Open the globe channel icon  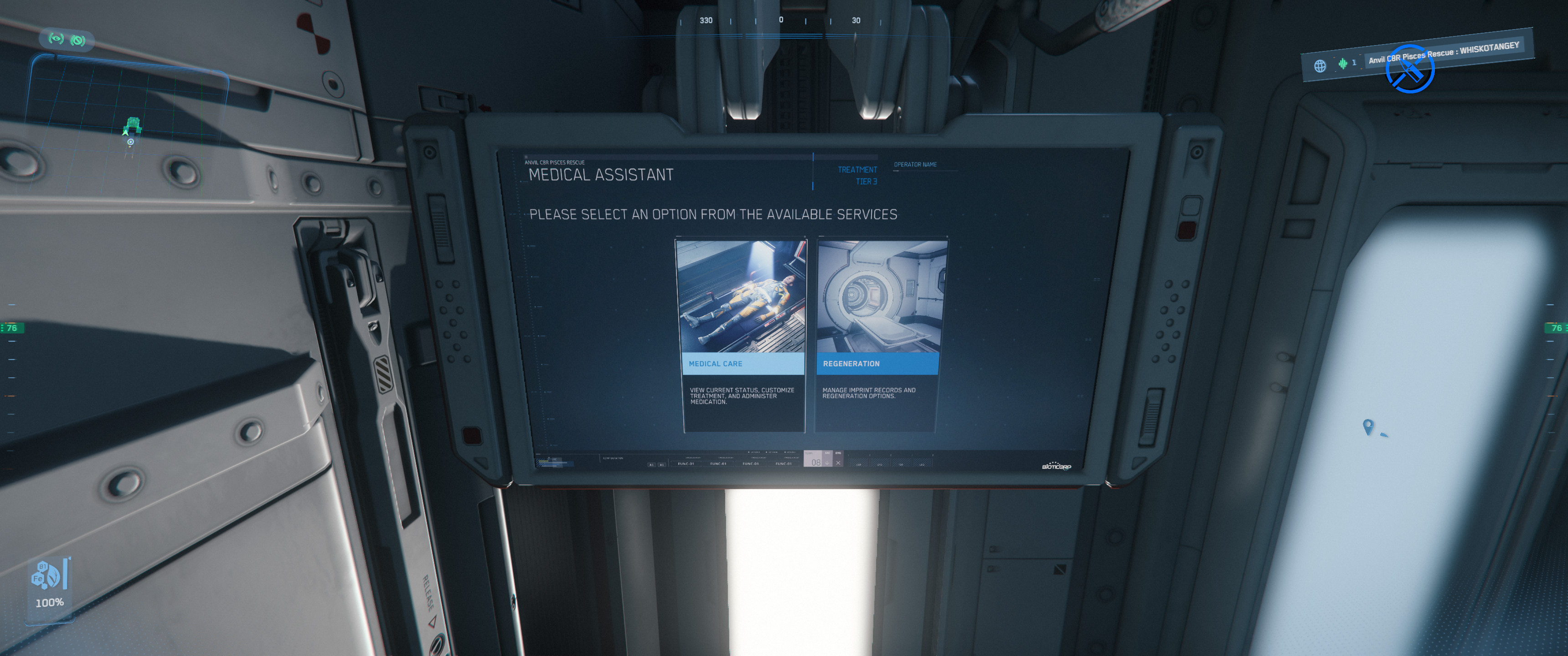pyautogui.click(x=1319, y=66)
